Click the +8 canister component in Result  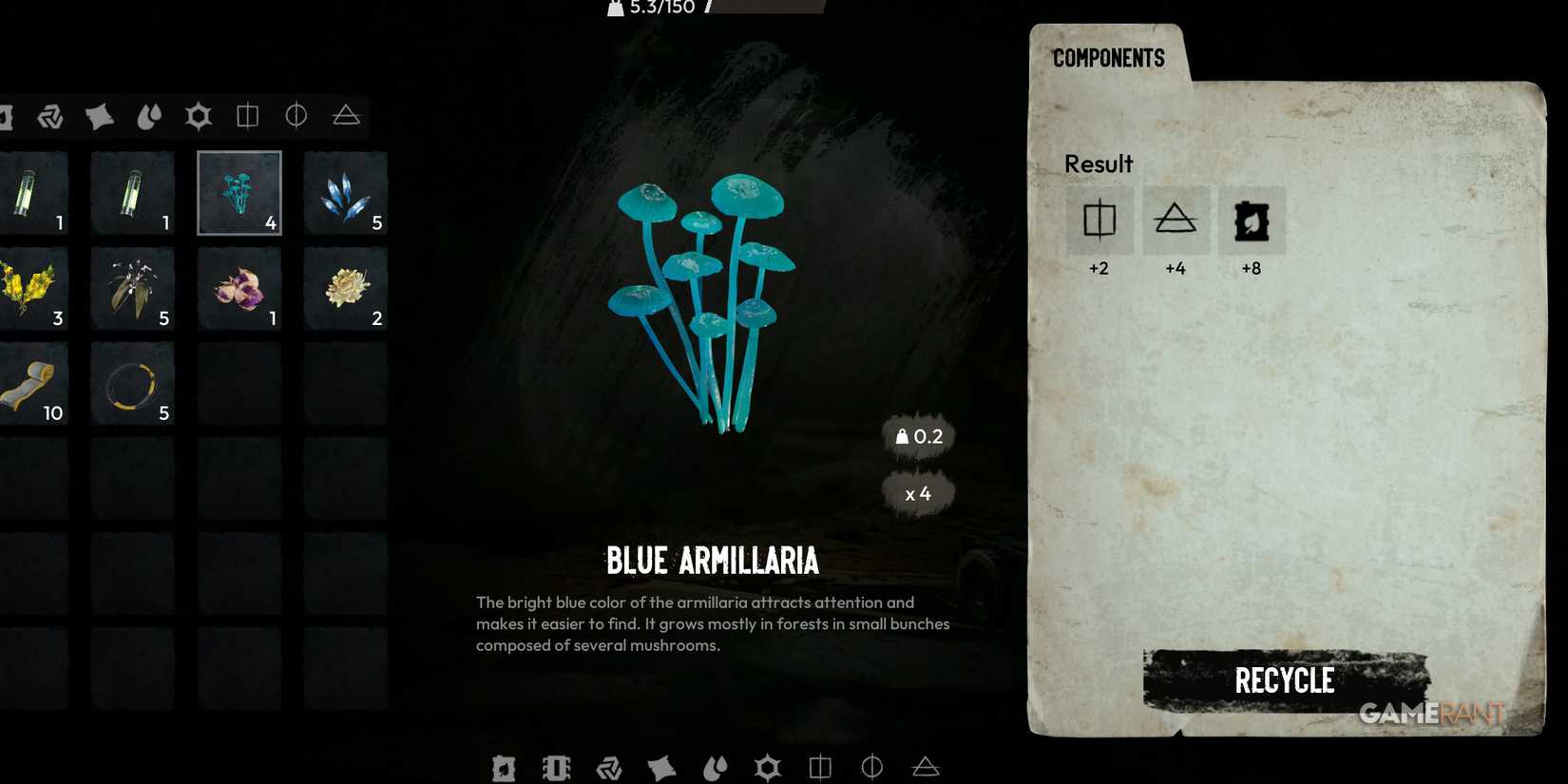(1252, 220)
